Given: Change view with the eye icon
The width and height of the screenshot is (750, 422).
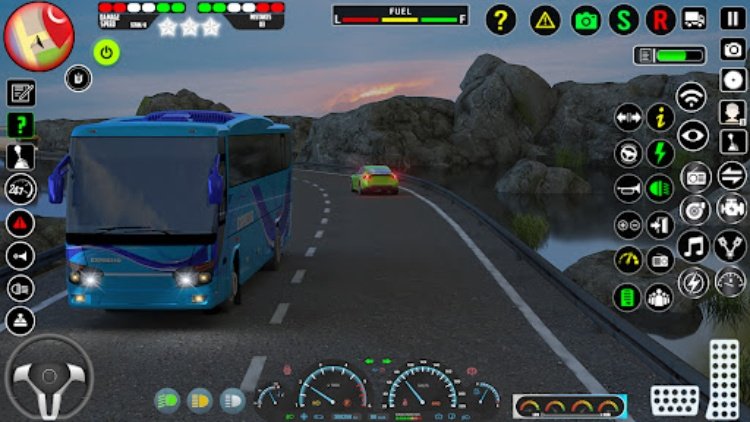Looking at the screenshot, I should click(692, 134).
